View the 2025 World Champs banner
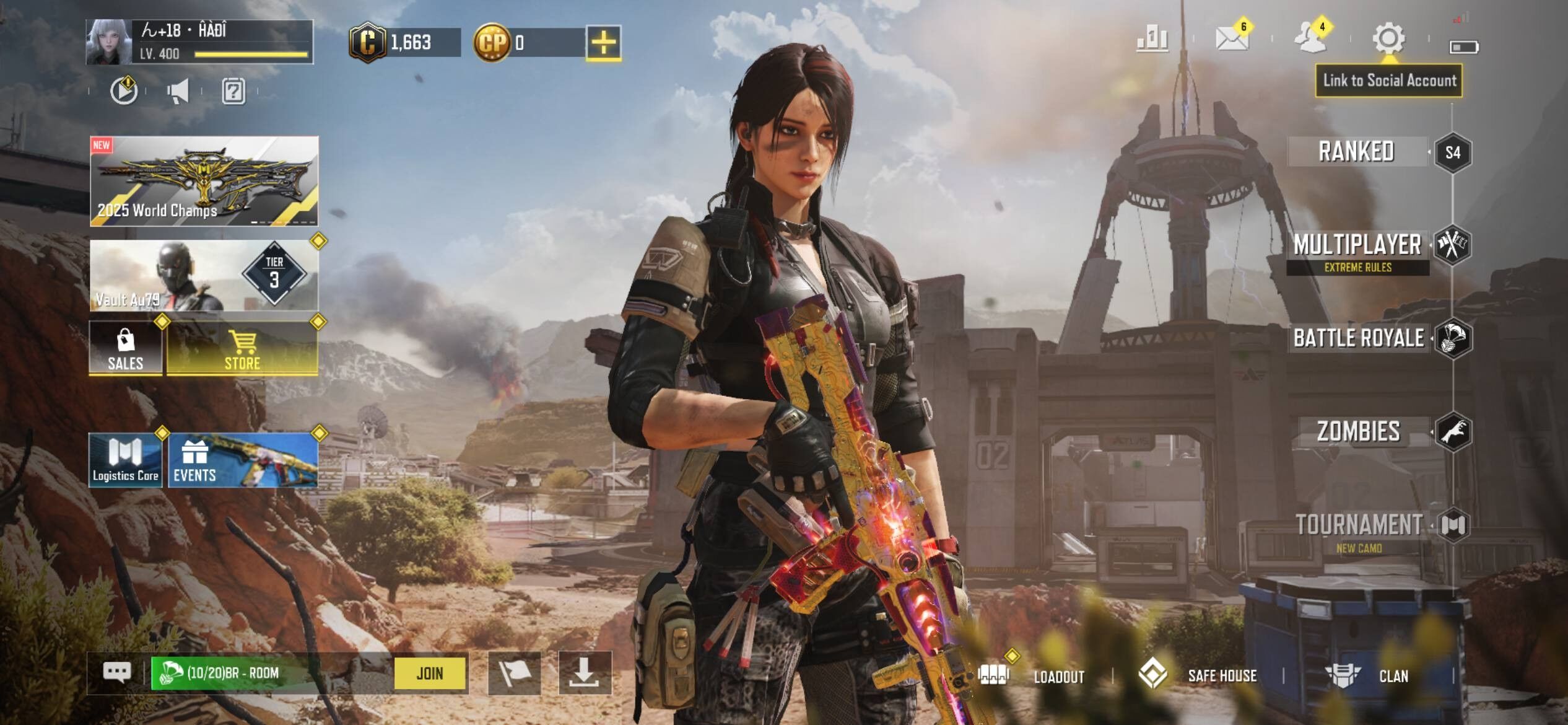This screenshot has width=1568, height=725. pyautogui.click(x=204, y=181)
